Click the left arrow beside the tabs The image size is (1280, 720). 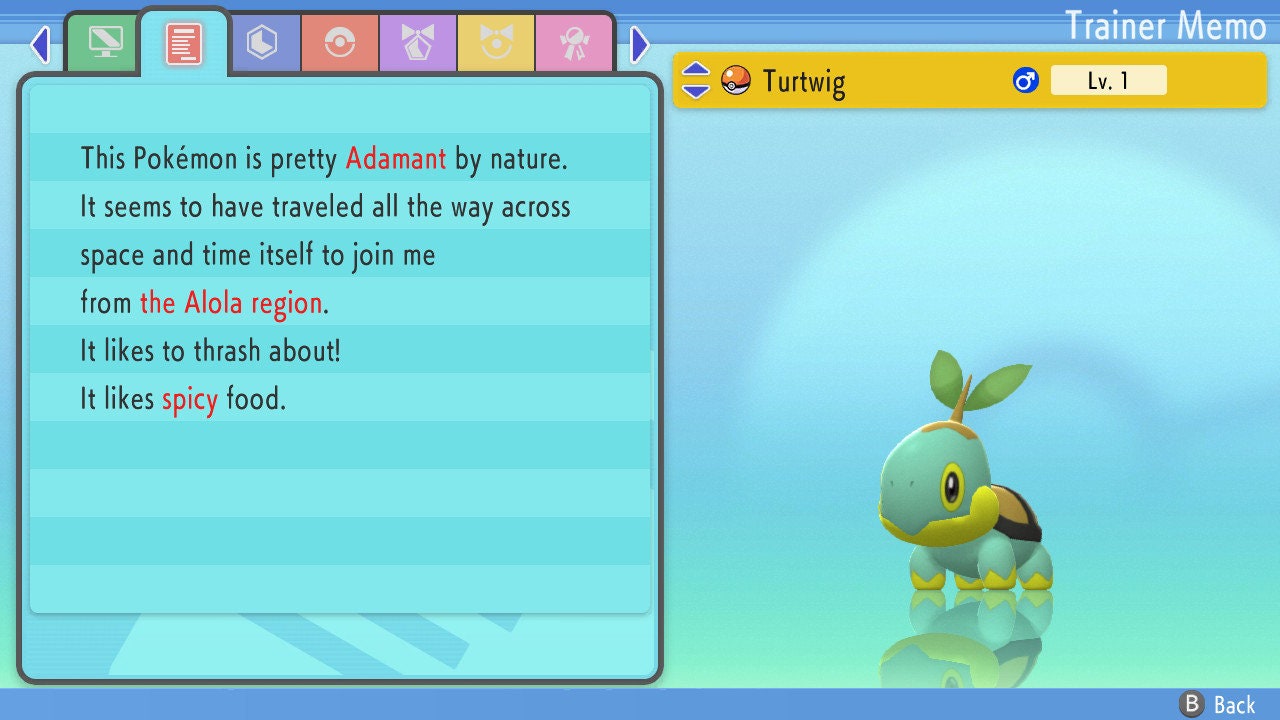pos(40,44)
